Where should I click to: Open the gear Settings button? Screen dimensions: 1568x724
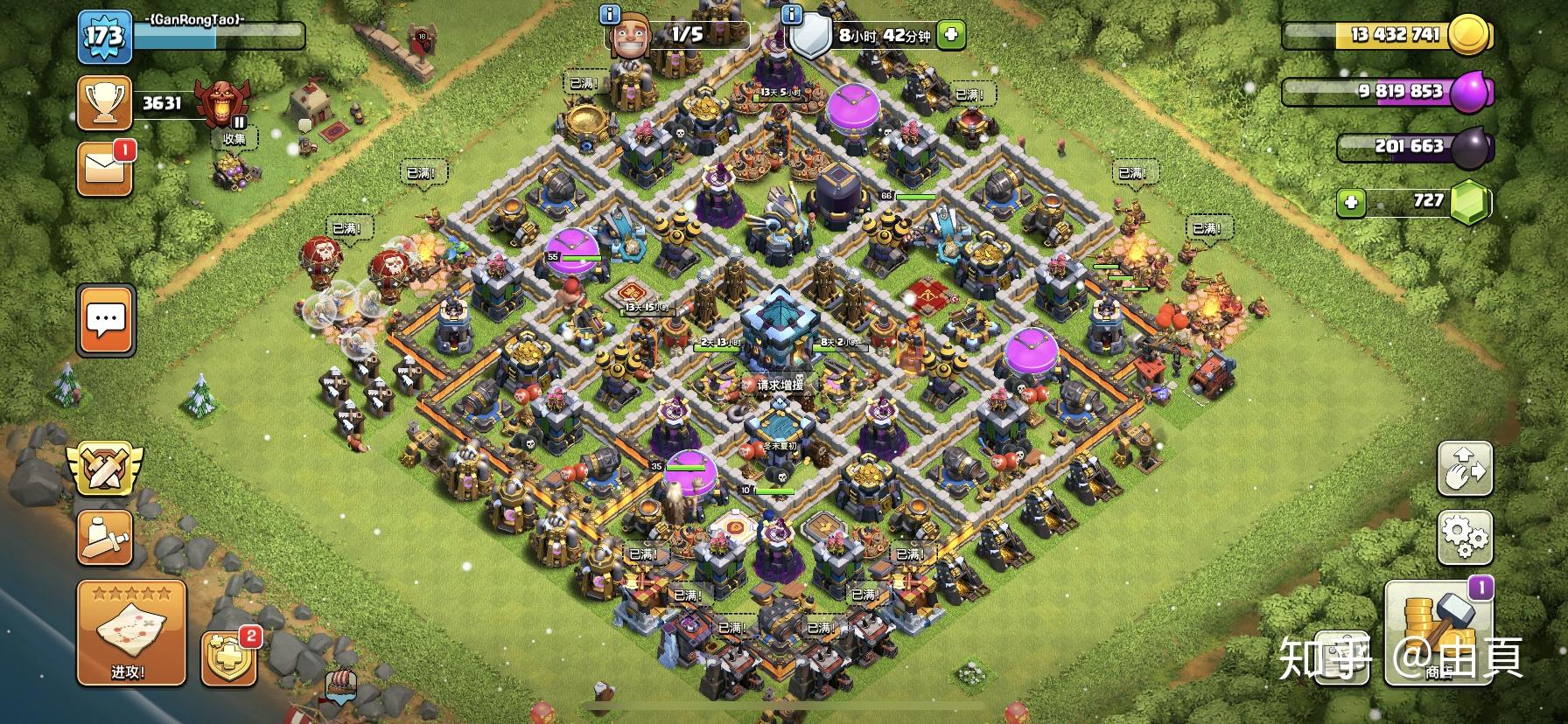pos(1465,538)
